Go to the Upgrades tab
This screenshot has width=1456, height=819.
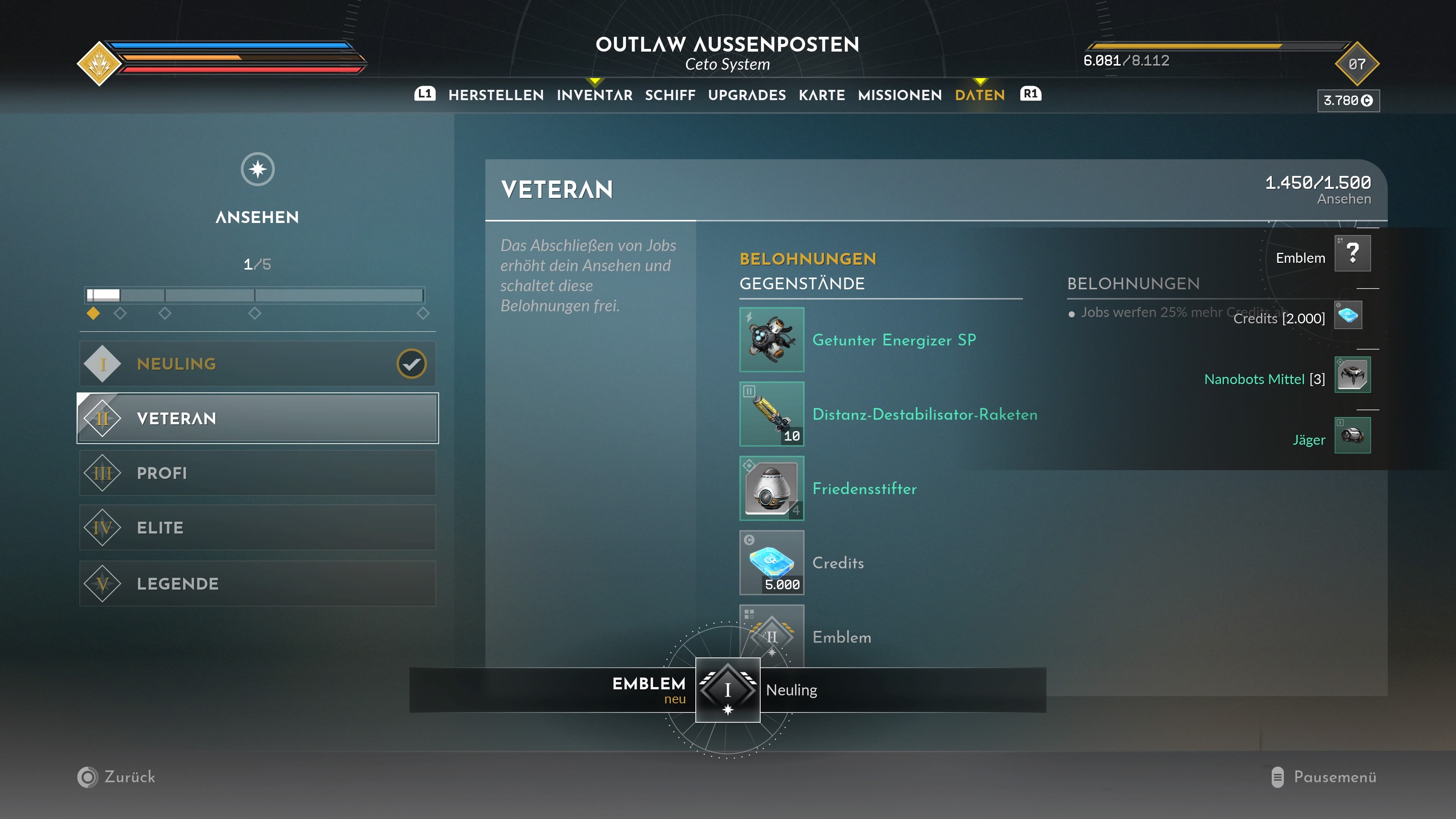(x=747, y=95)
